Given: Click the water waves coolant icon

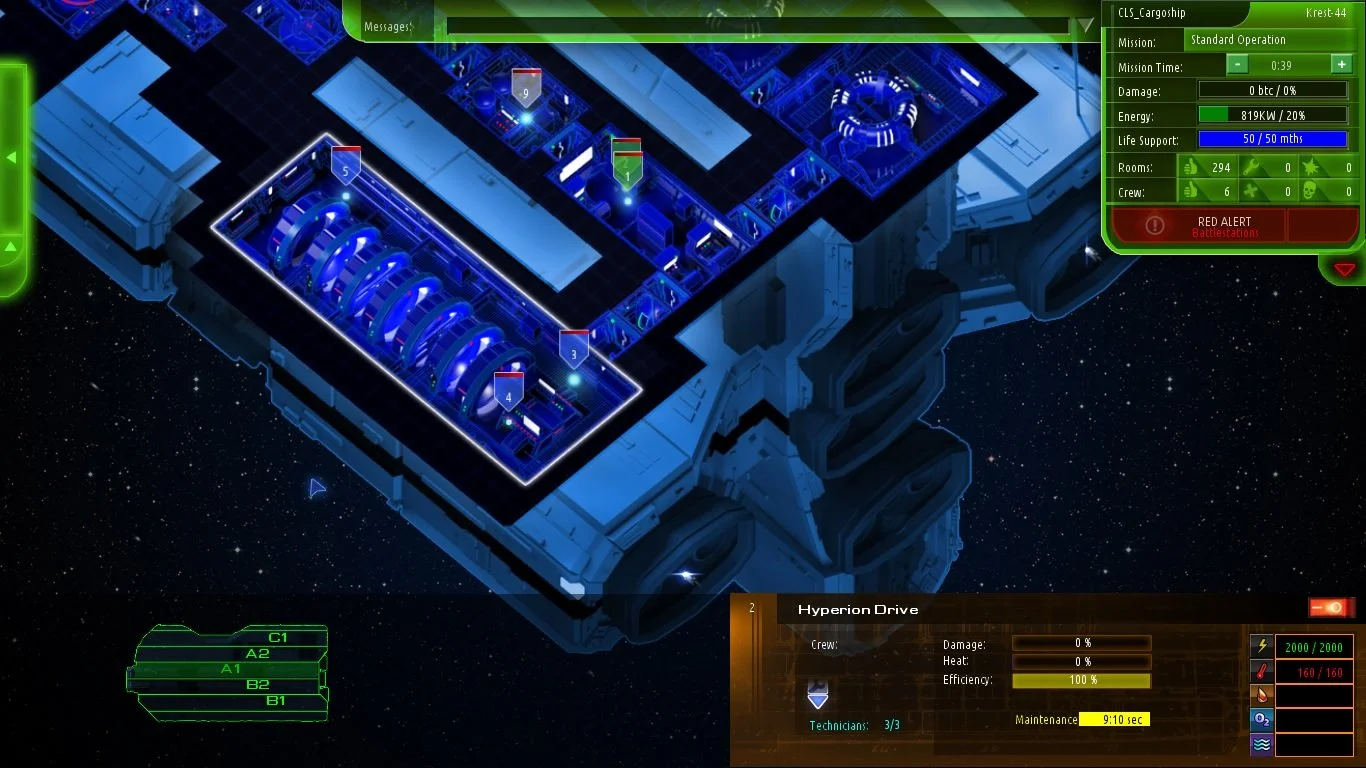Looking at the screenshot, I should (1261, 746).
